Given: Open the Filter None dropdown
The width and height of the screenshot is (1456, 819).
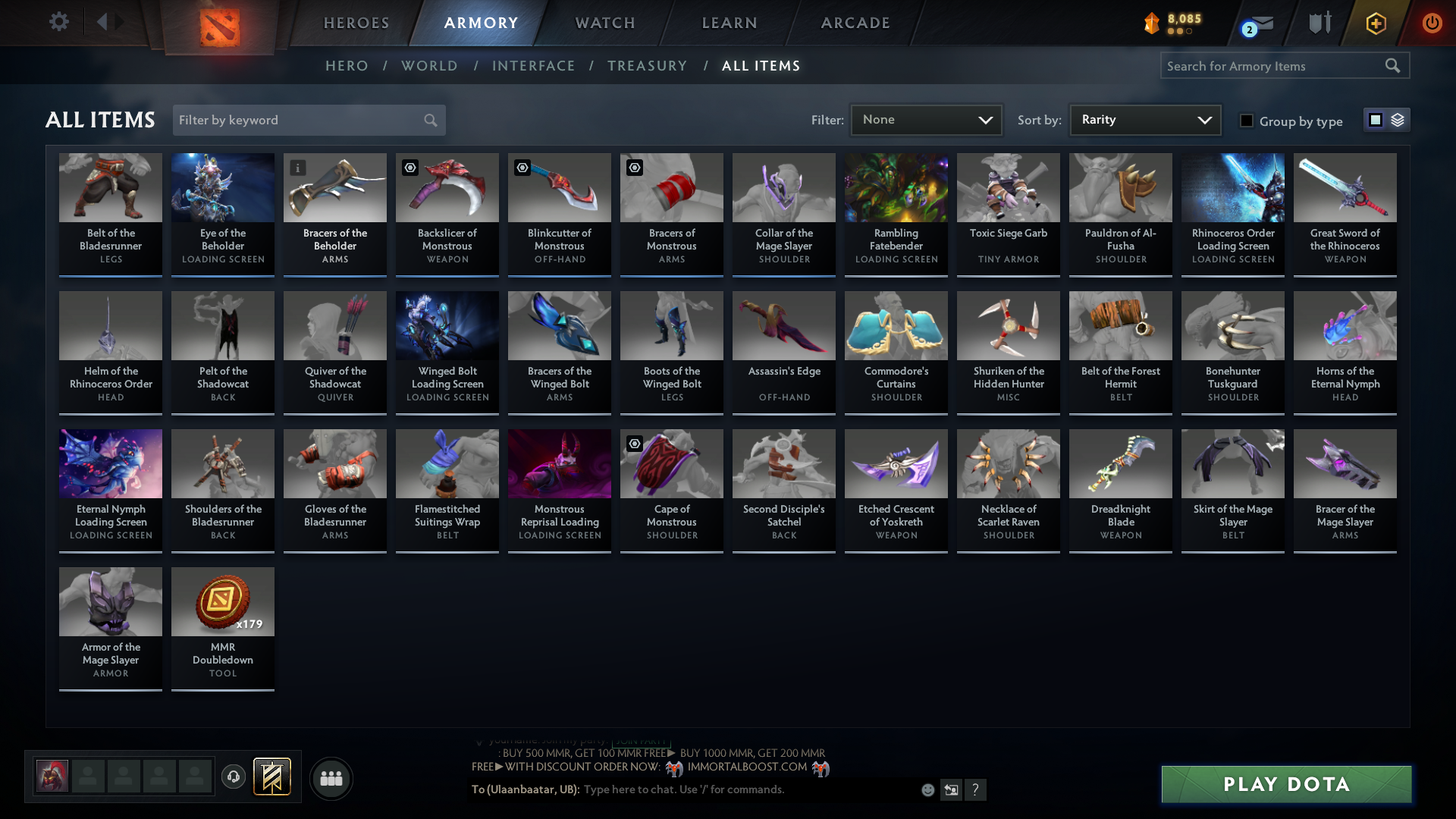Looking at the screenshot, I should tap(926, 120).
